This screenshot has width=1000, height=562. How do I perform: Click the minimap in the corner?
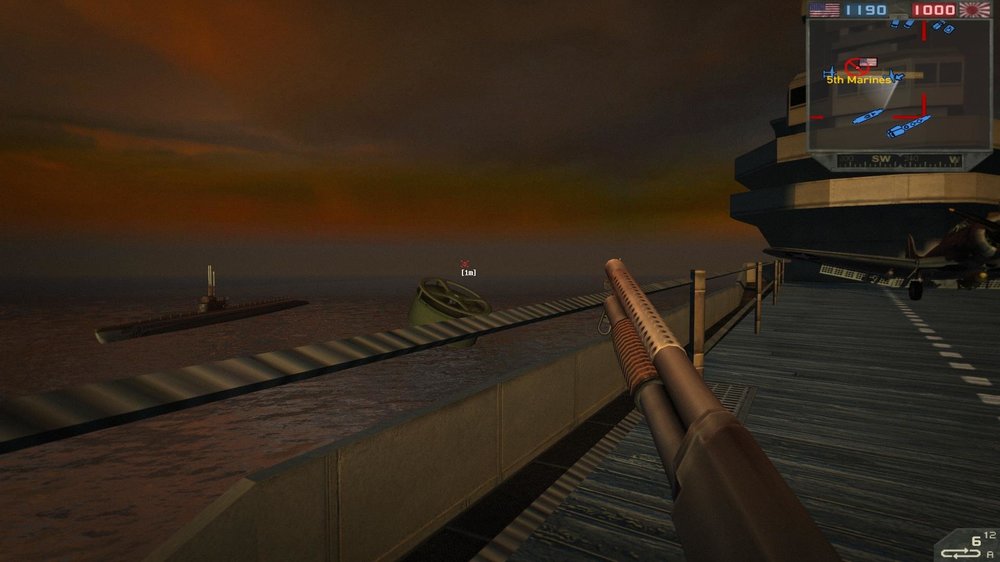tap(899, 86)
